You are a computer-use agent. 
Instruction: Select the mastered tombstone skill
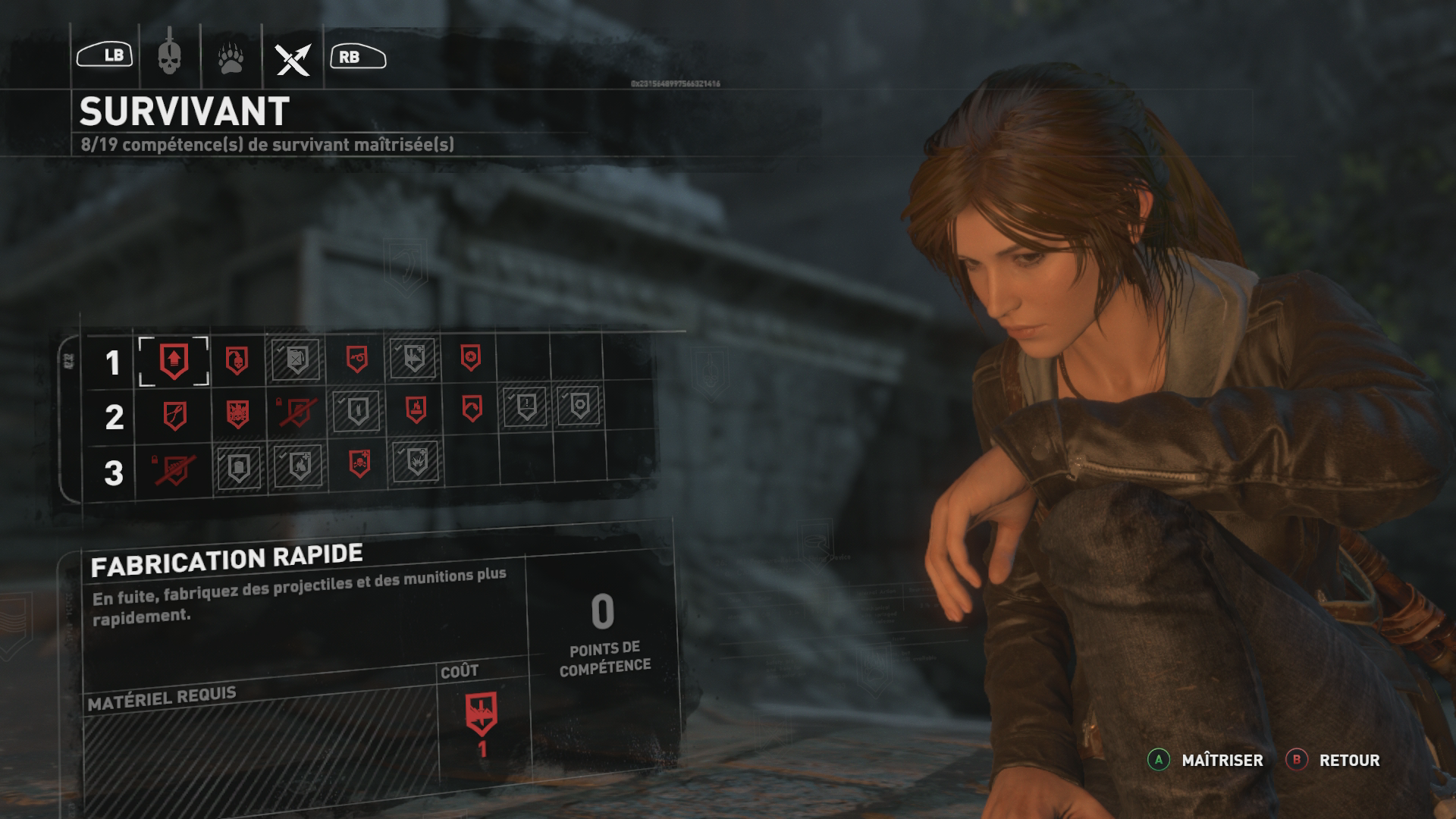[x=238, y=467]
